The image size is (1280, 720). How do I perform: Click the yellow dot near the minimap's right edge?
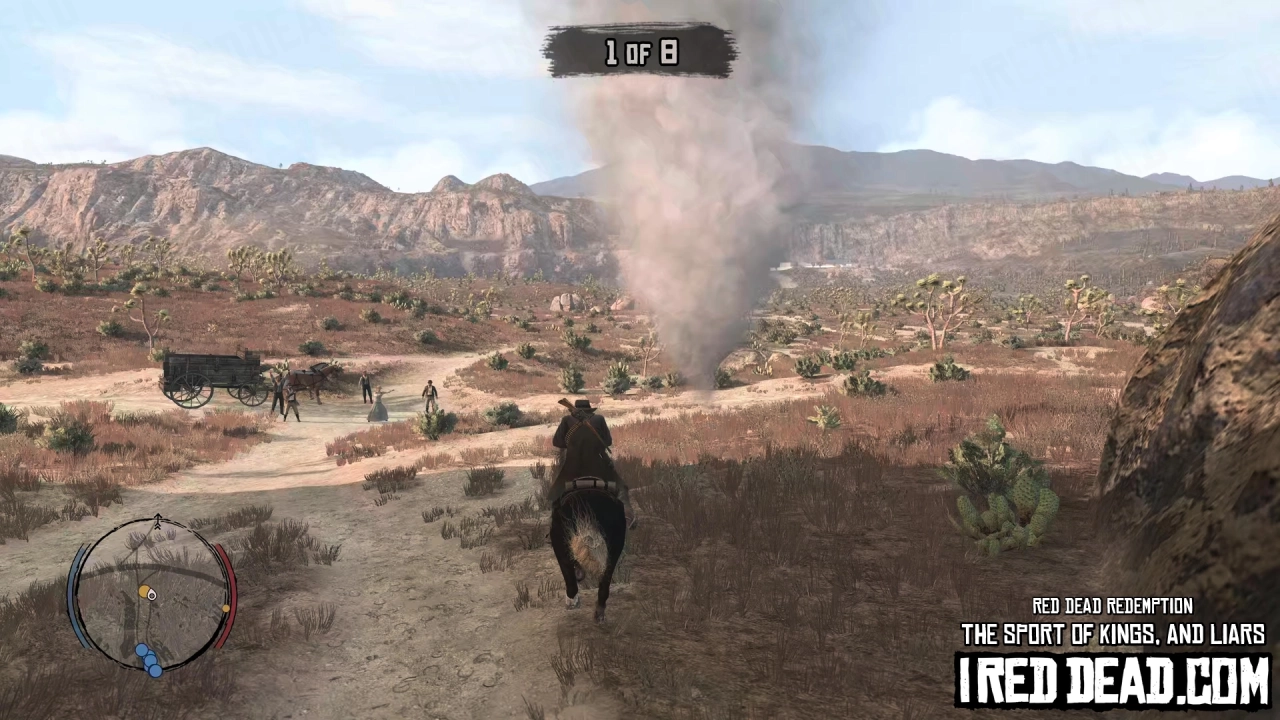coord(226,608)
